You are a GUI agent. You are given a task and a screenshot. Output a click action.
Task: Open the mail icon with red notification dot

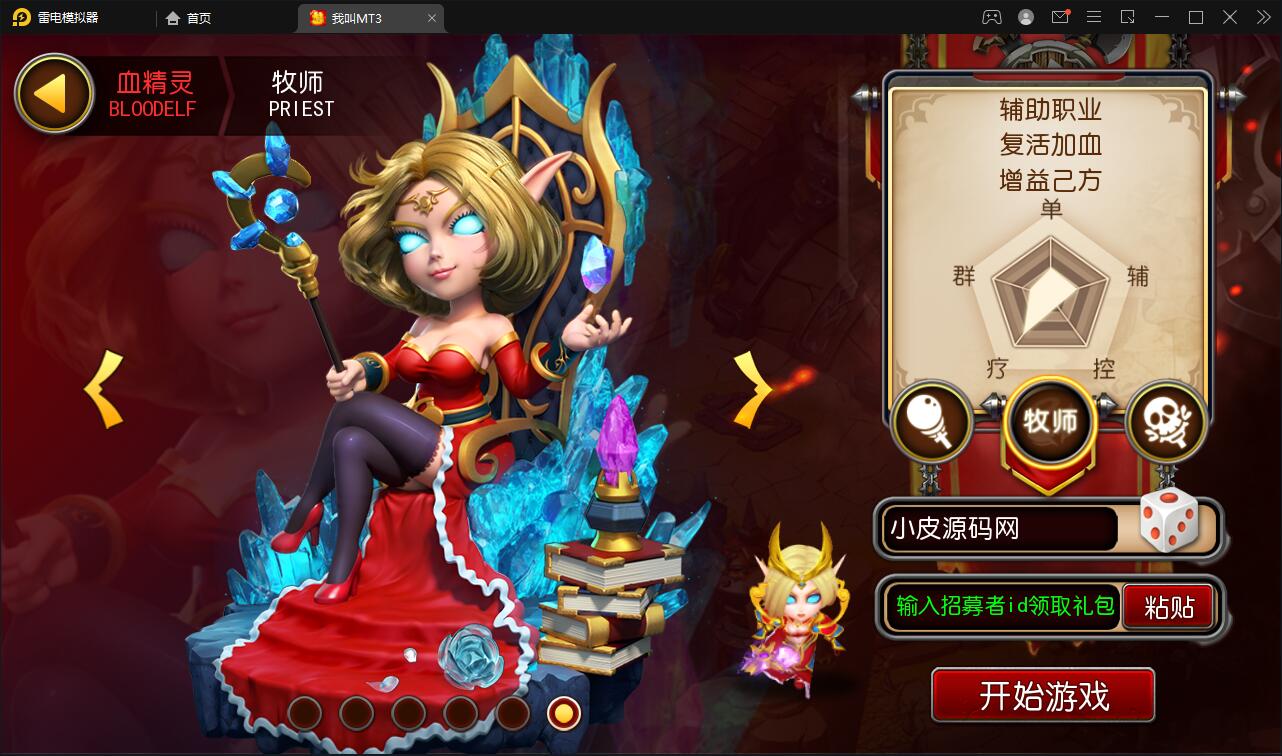[1062, 17]
